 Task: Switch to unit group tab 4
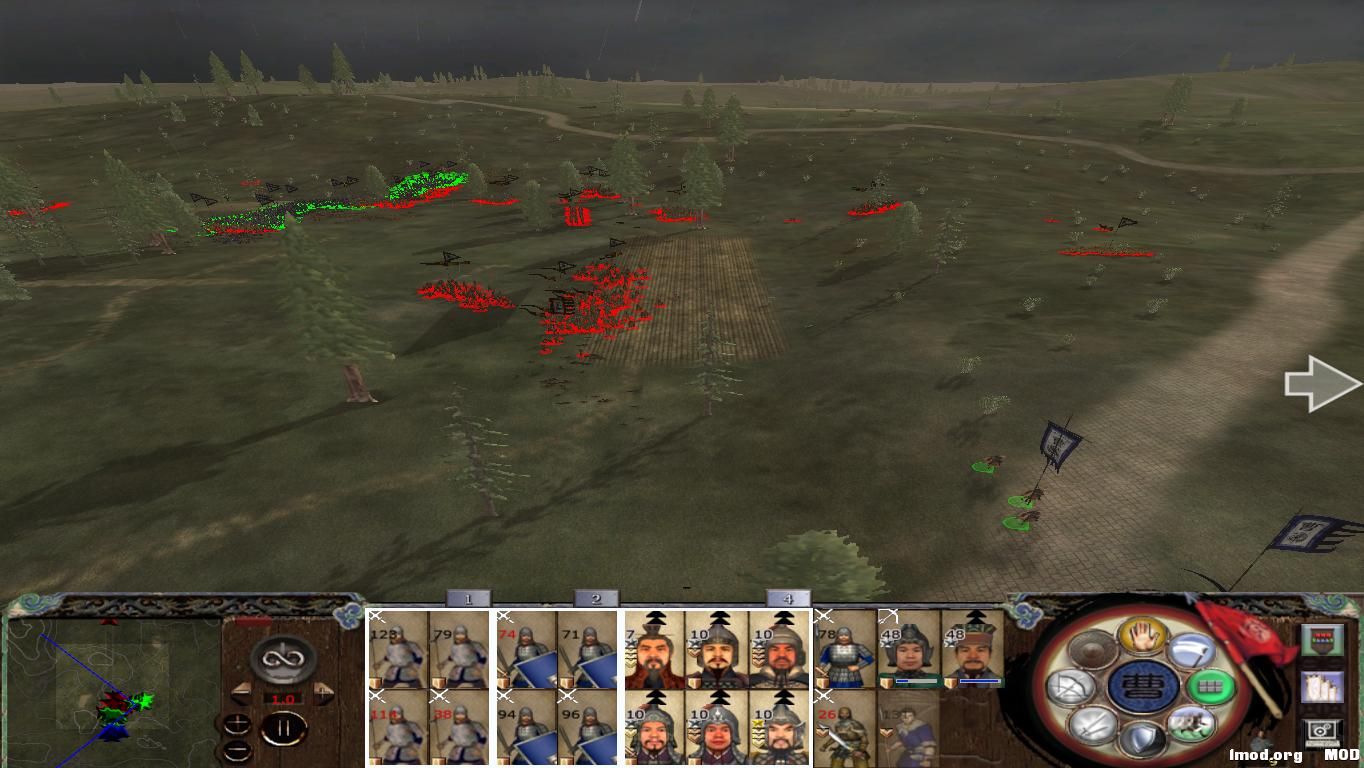790,600
